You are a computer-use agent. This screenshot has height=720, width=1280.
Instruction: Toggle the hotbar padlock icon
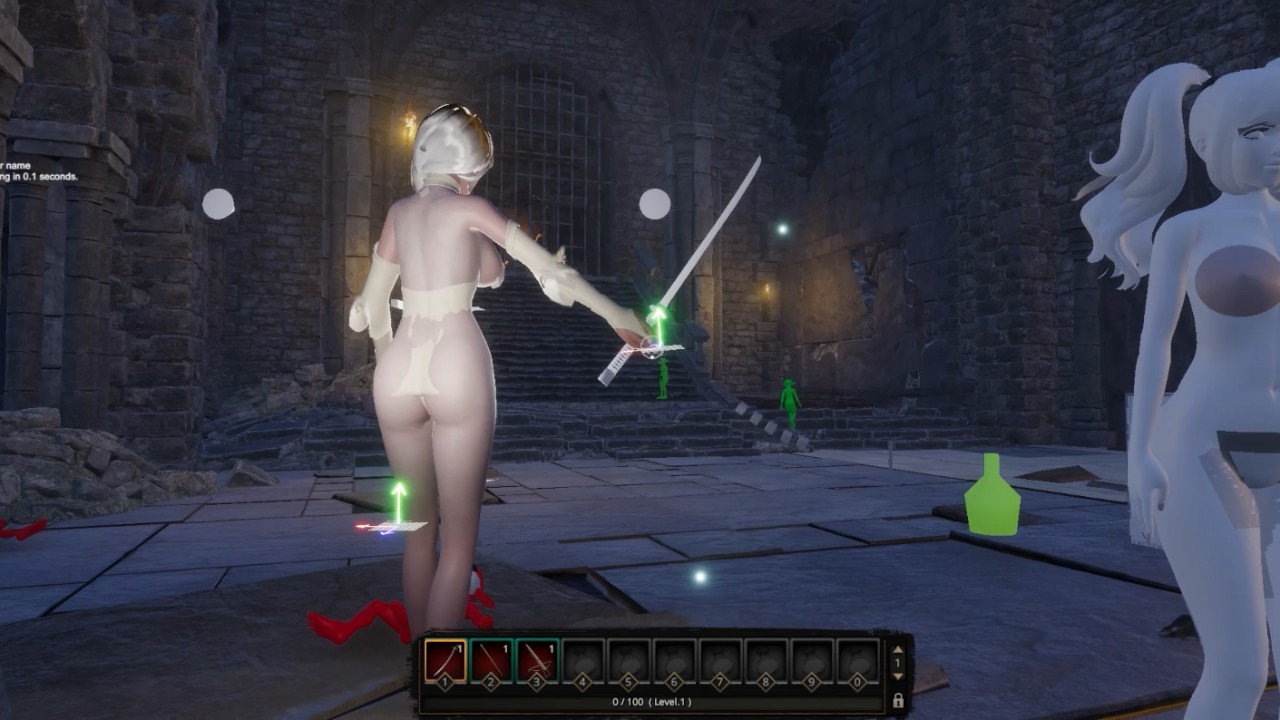pyautogui.click(x=898, y=700)
